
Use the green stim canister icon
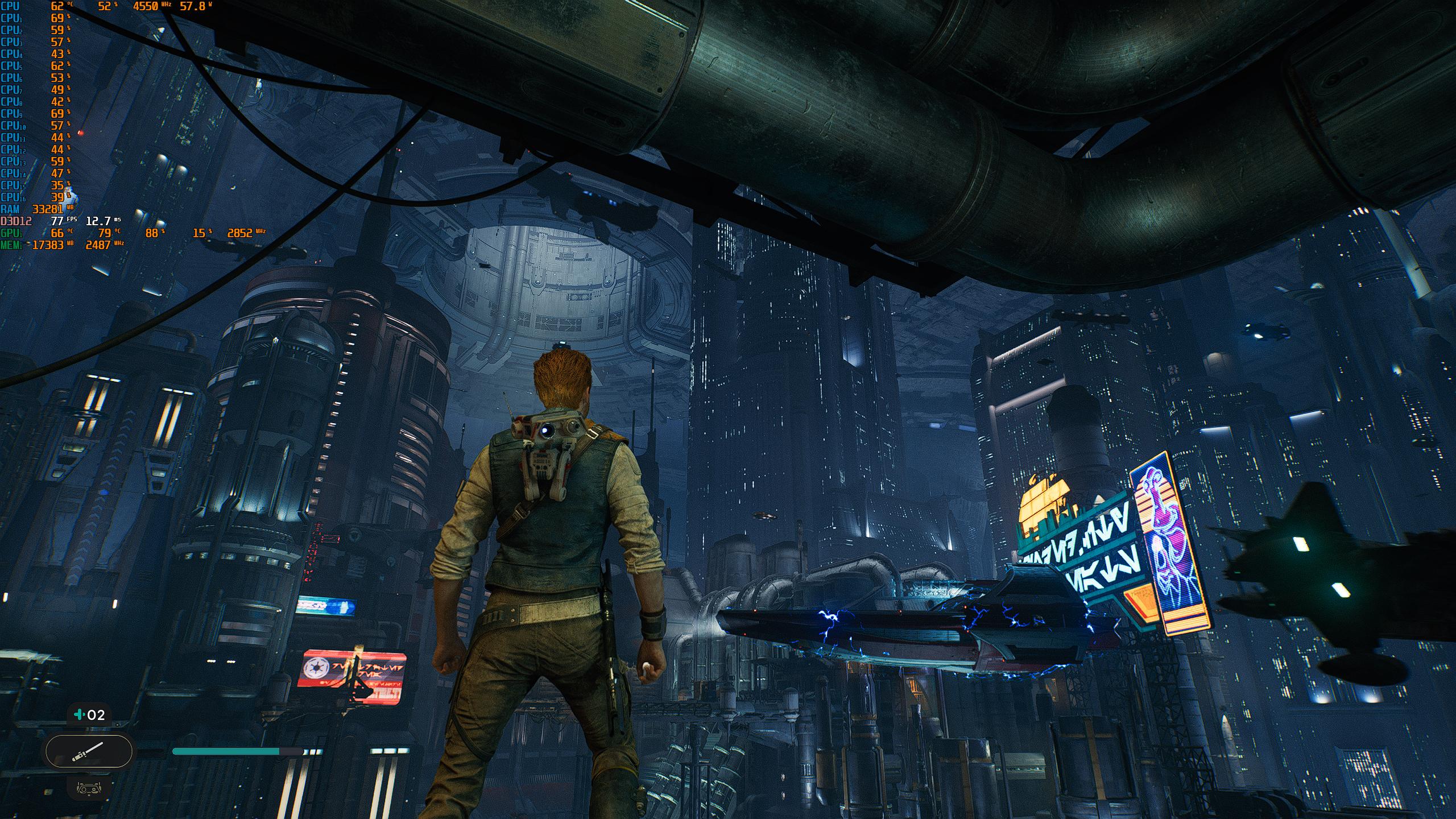80,714
